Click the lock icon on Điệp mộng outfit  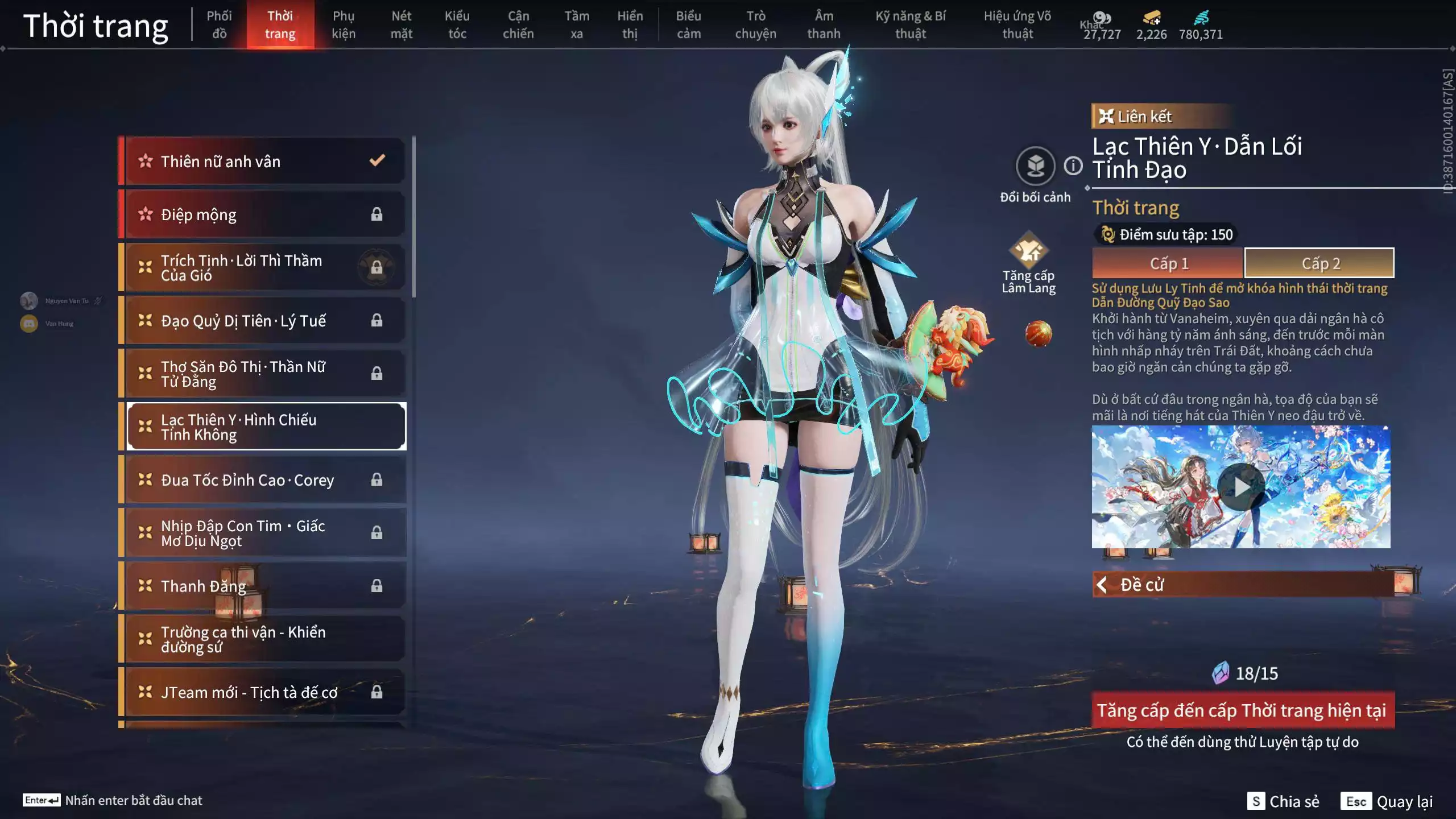click(377, 214)
